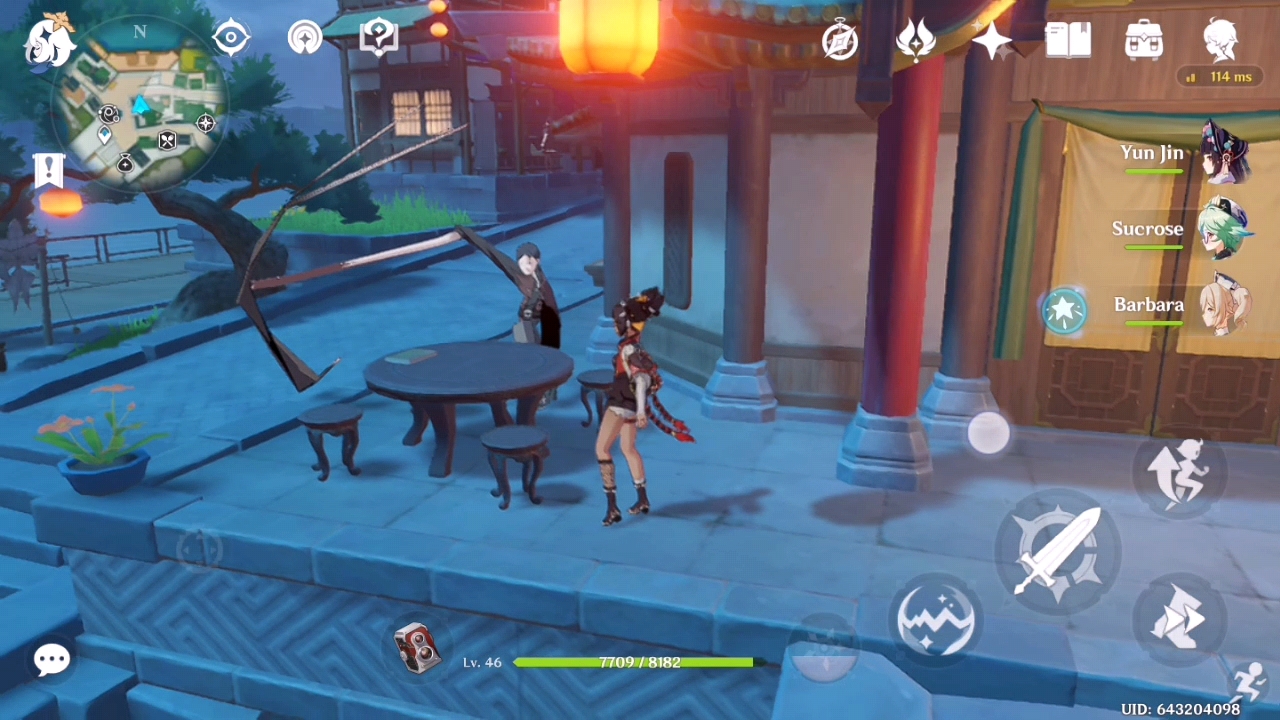Toggle Elemental Sight with the eye icon
This screenshot has width=1280, height=720.
231,37
